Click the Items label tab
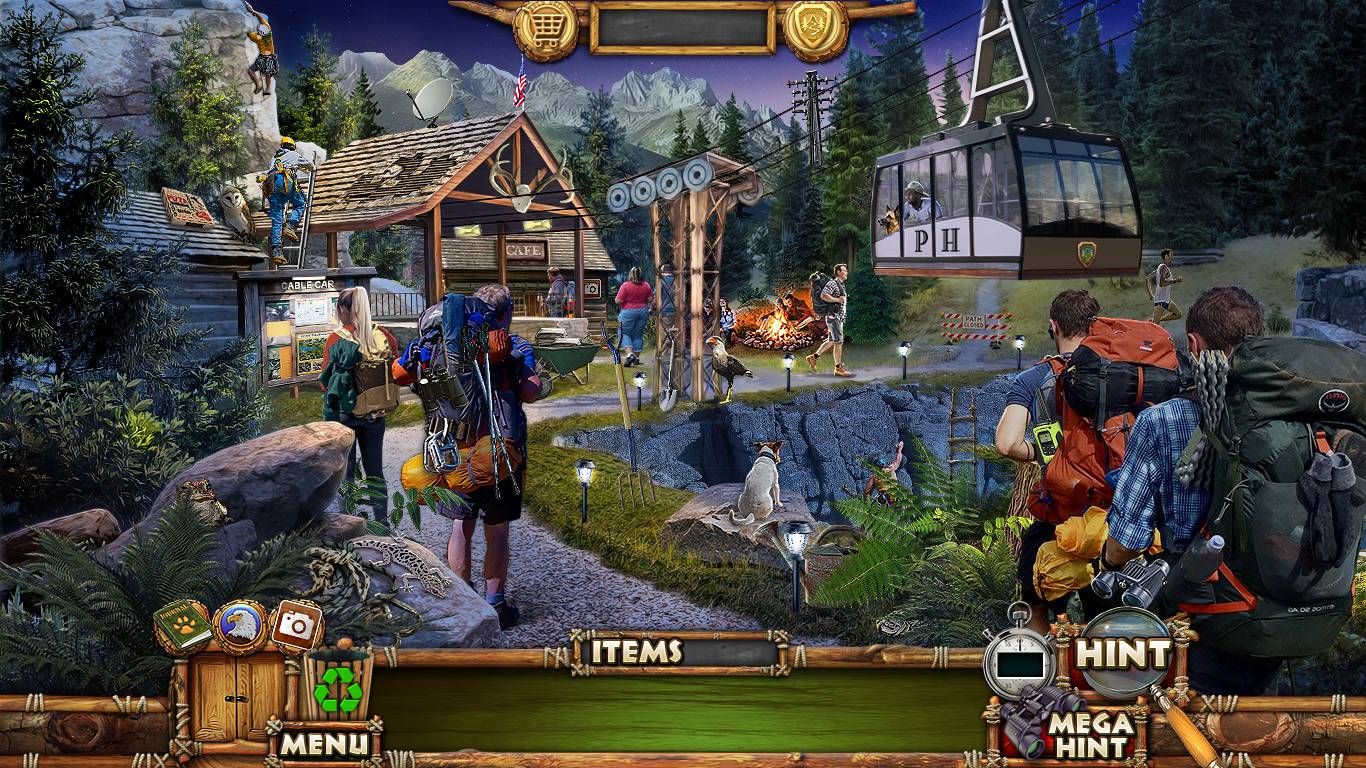1366x768 pixels. [x=637, y=652]
